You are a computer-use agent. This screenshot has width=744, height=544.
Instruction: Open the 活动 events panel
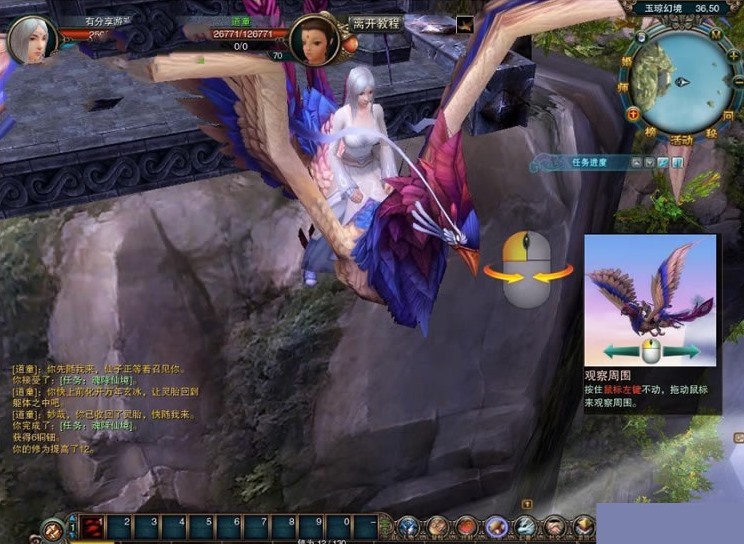[682, 139]
